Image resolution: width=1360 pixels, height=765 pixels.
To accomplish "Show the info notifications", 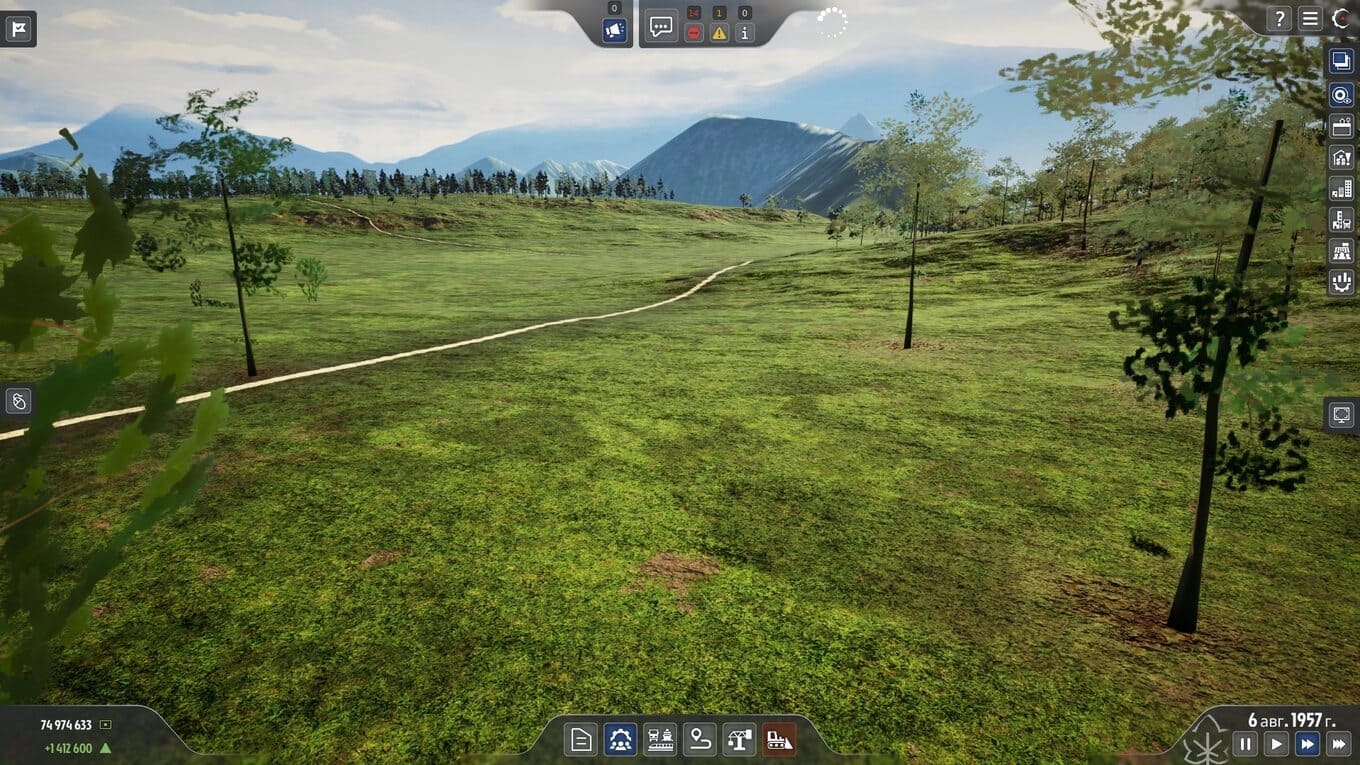I will [744, 33].
